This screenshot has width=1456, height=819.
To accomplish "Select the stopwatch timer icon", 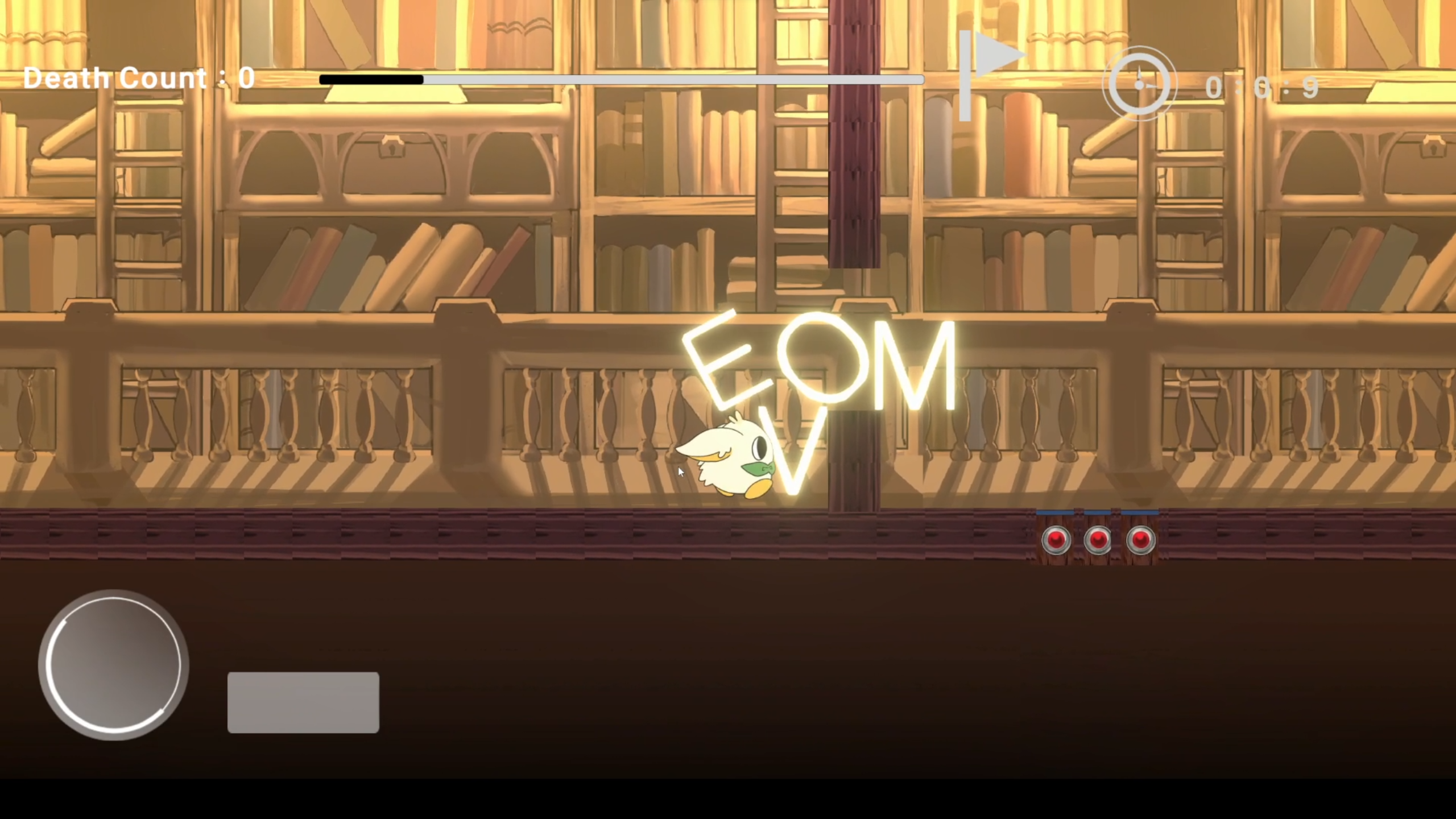I will point(1139,84).
